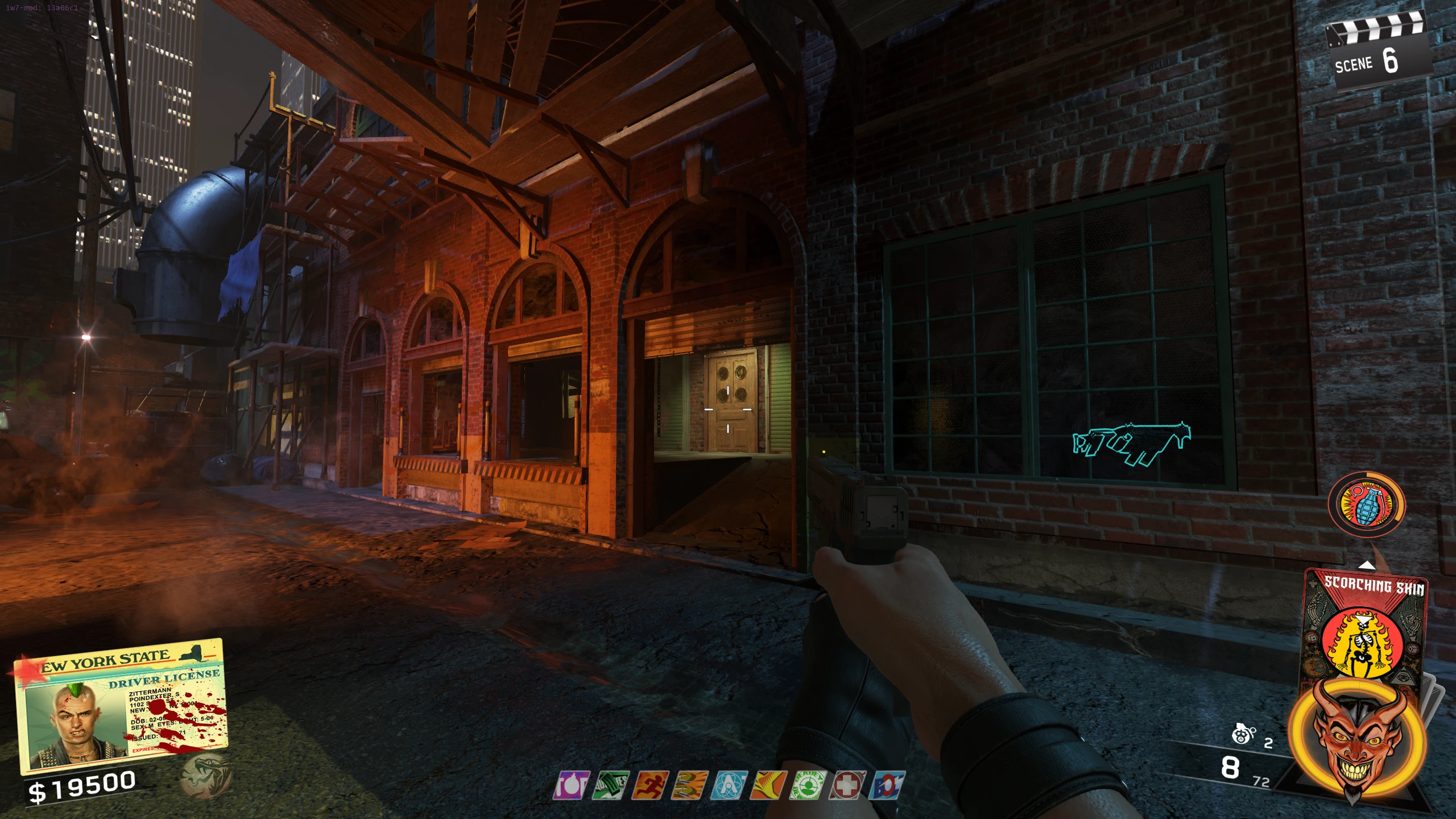1456x819 pixels.
Task: Select the blue grenade ability icon
Action: [1366, 504]
